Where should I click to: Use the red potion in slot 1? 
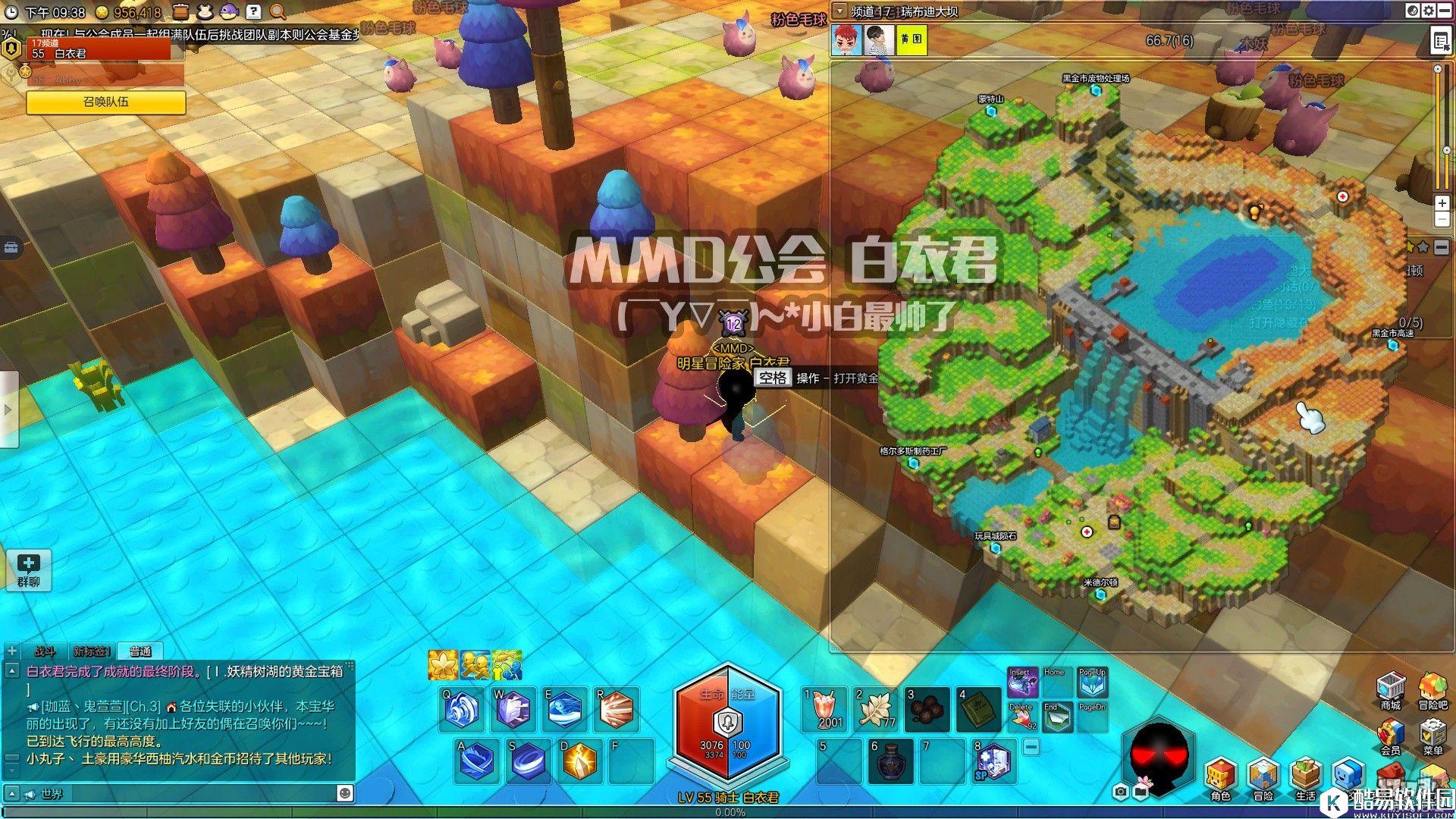[x=824, y=709]
